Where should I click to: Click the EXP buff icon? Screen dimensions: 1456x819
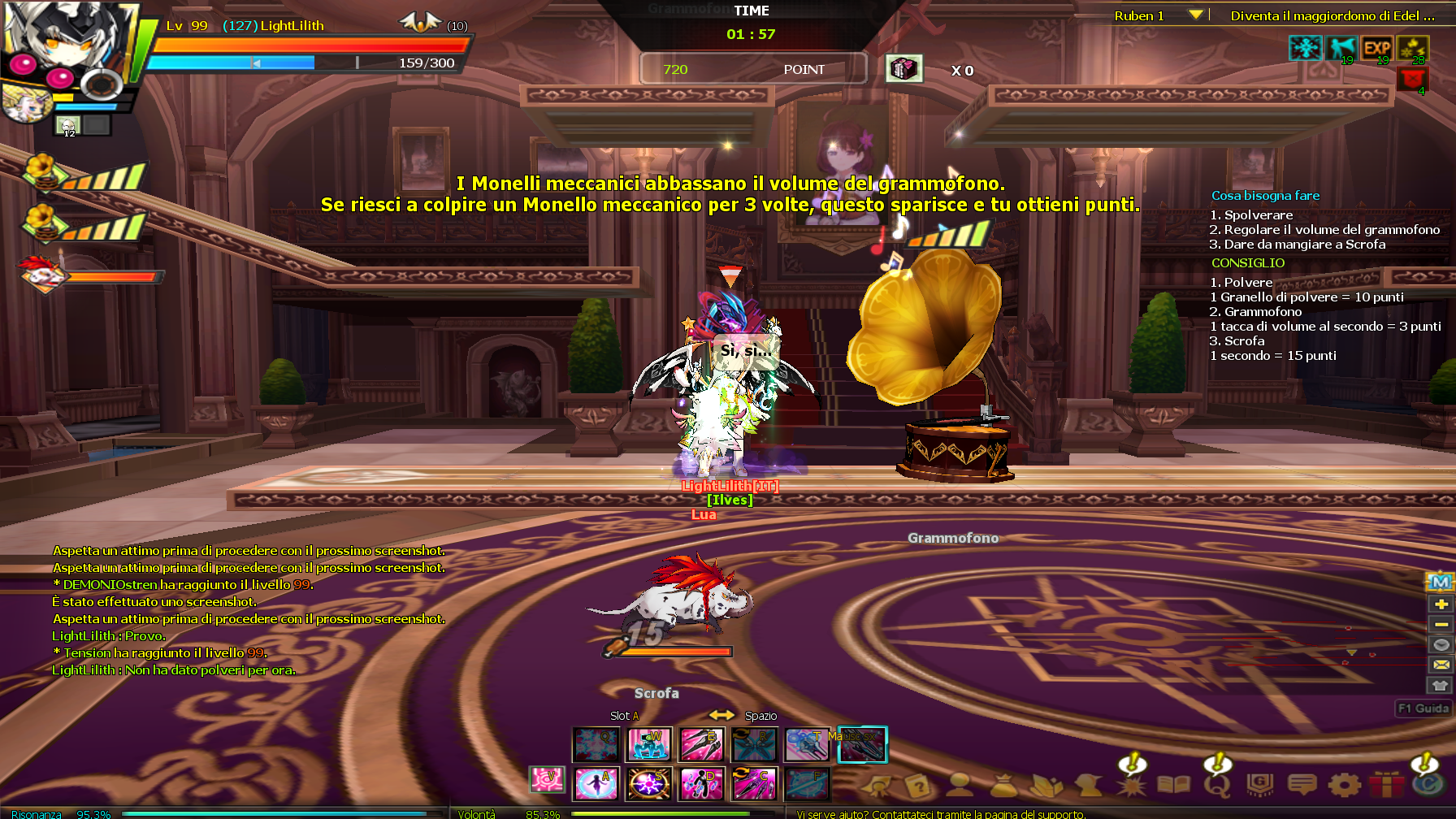(x=1376, y=49)
